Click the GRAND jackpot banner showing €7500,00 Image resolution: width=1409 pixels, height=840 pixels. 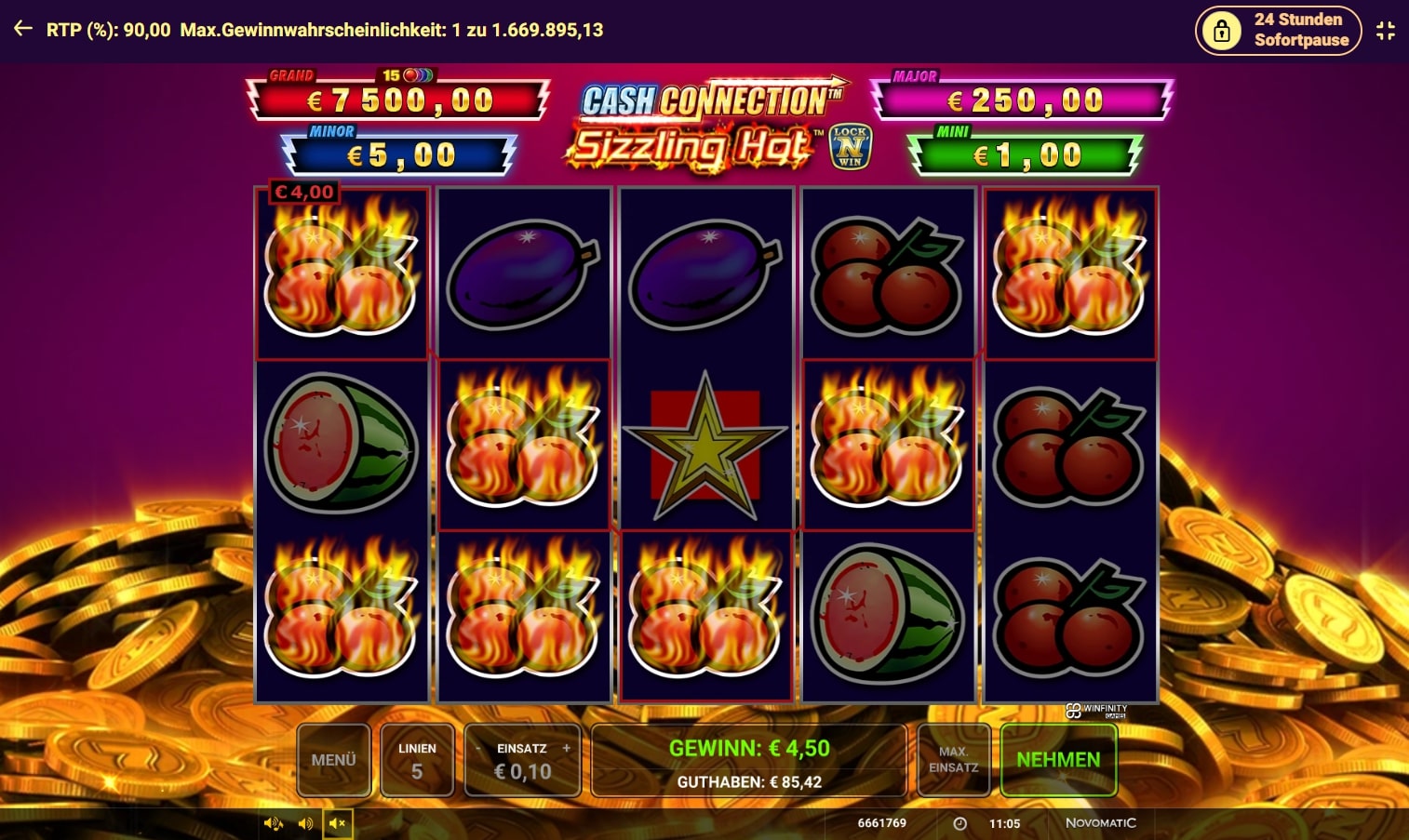[398, 100]
